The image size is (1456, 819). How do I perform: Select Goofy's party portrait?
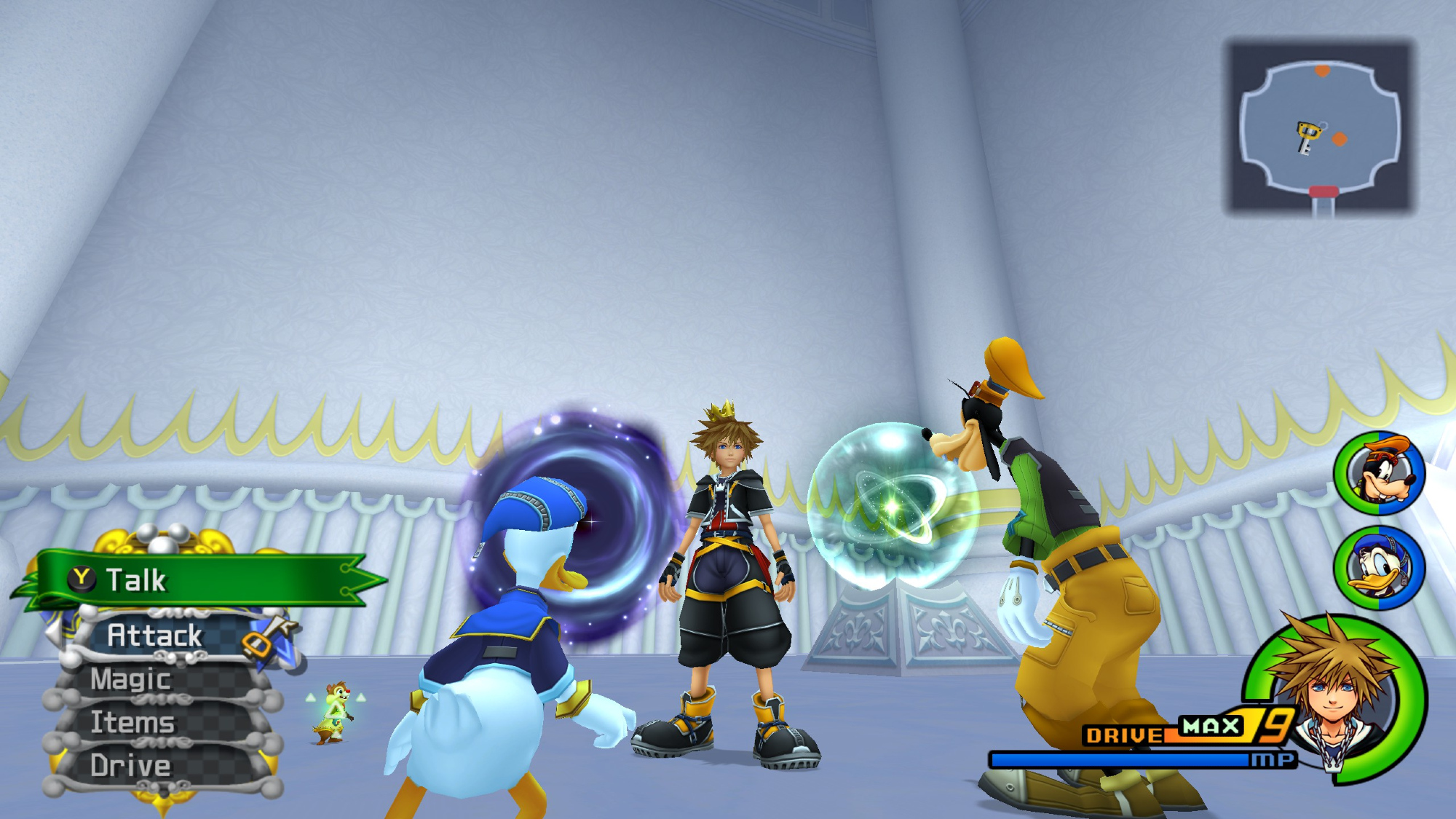coord(1379,473)
